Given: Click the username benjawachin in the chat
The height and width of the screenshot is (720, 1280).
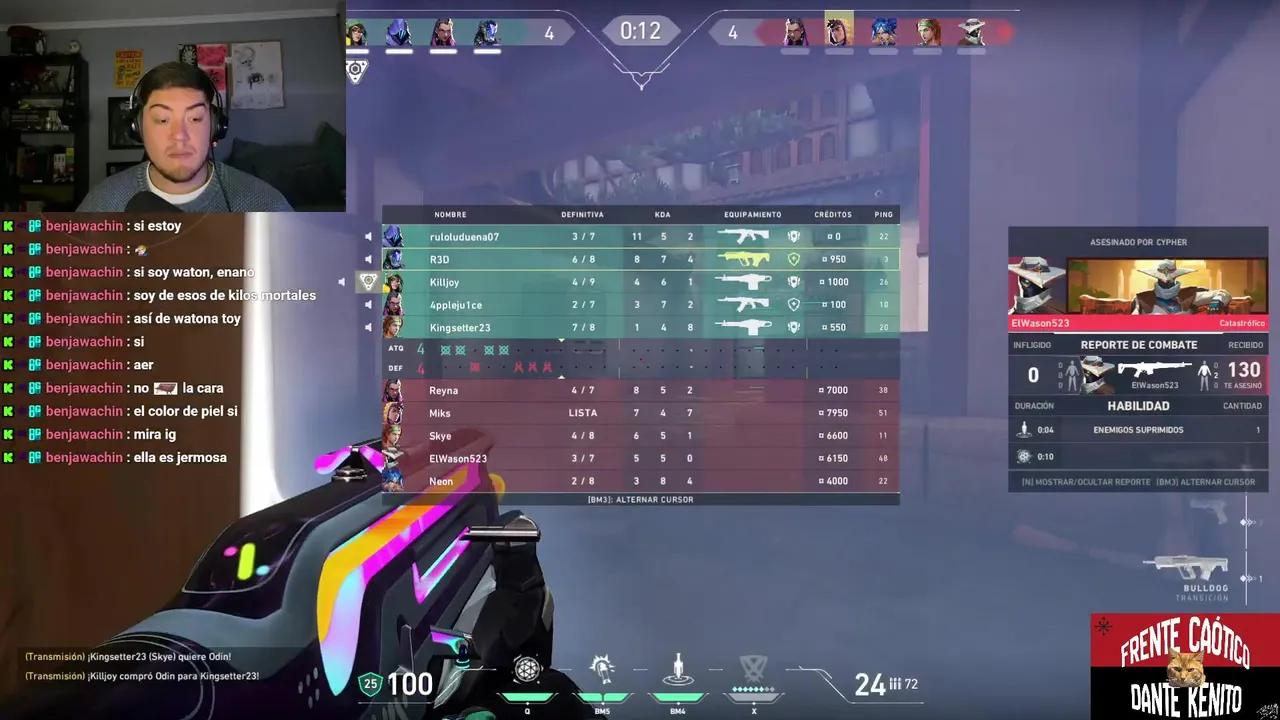Looking at the screenshot, I should 84,225.
